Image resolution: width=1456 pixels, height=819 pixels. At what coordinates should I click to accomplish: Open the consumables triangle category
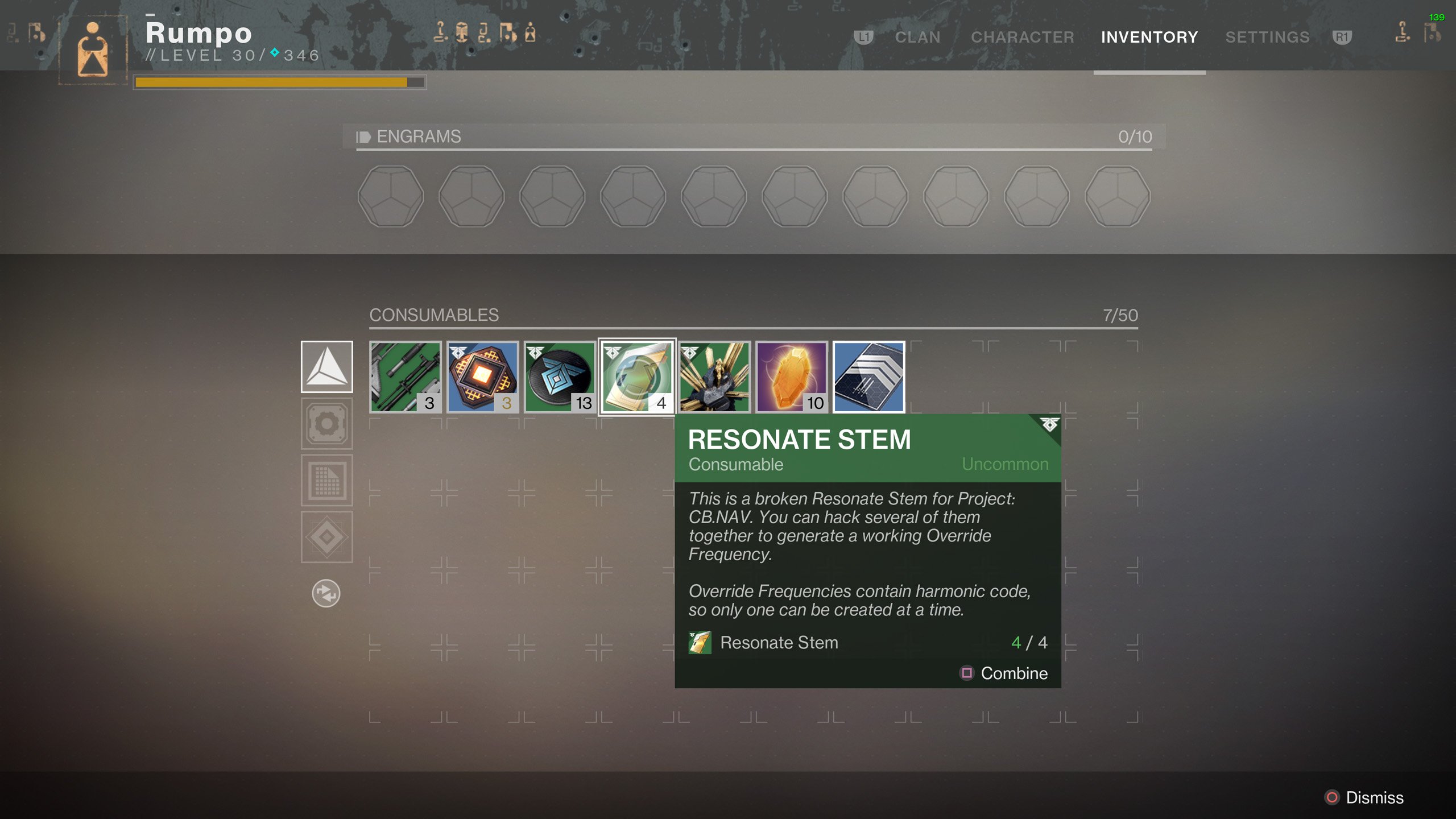pos(326,367)
